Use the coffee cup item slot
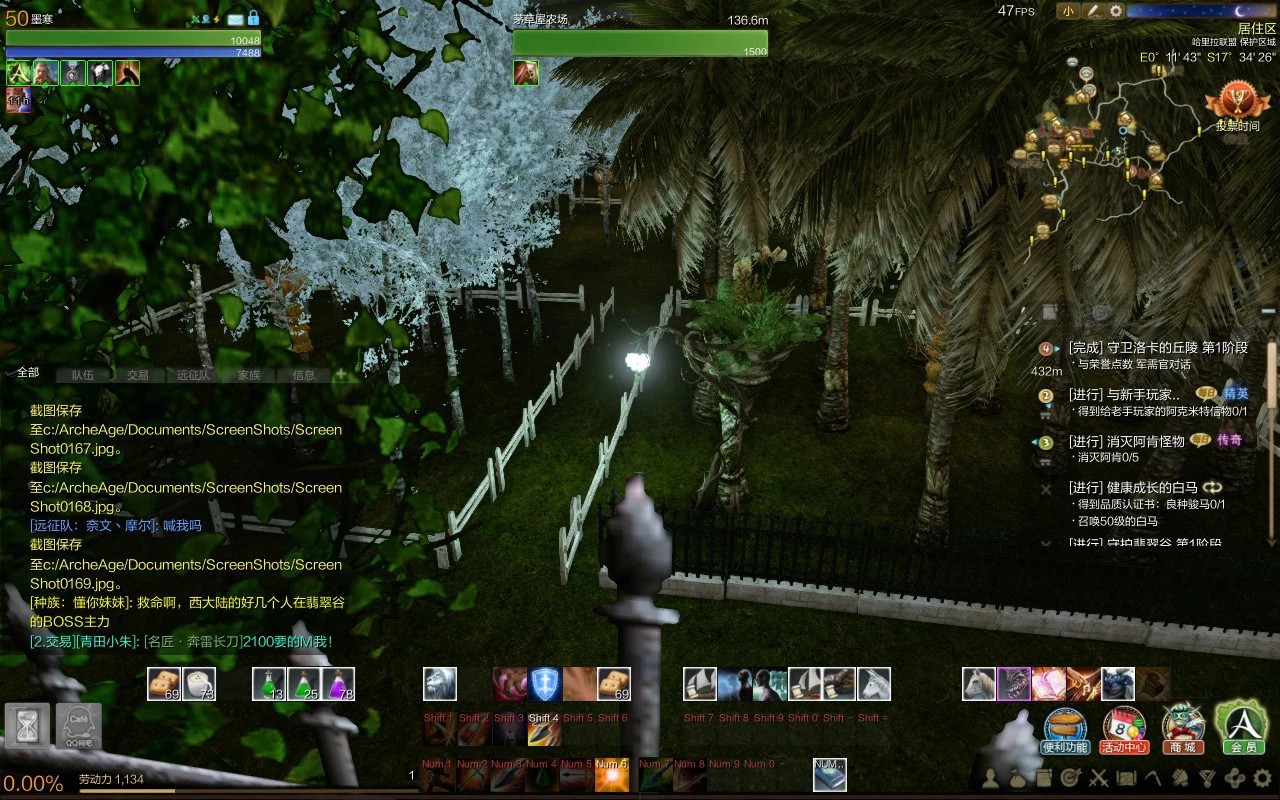The width and height of the screenshot is (1280, 800). click(x=199, y=684)
